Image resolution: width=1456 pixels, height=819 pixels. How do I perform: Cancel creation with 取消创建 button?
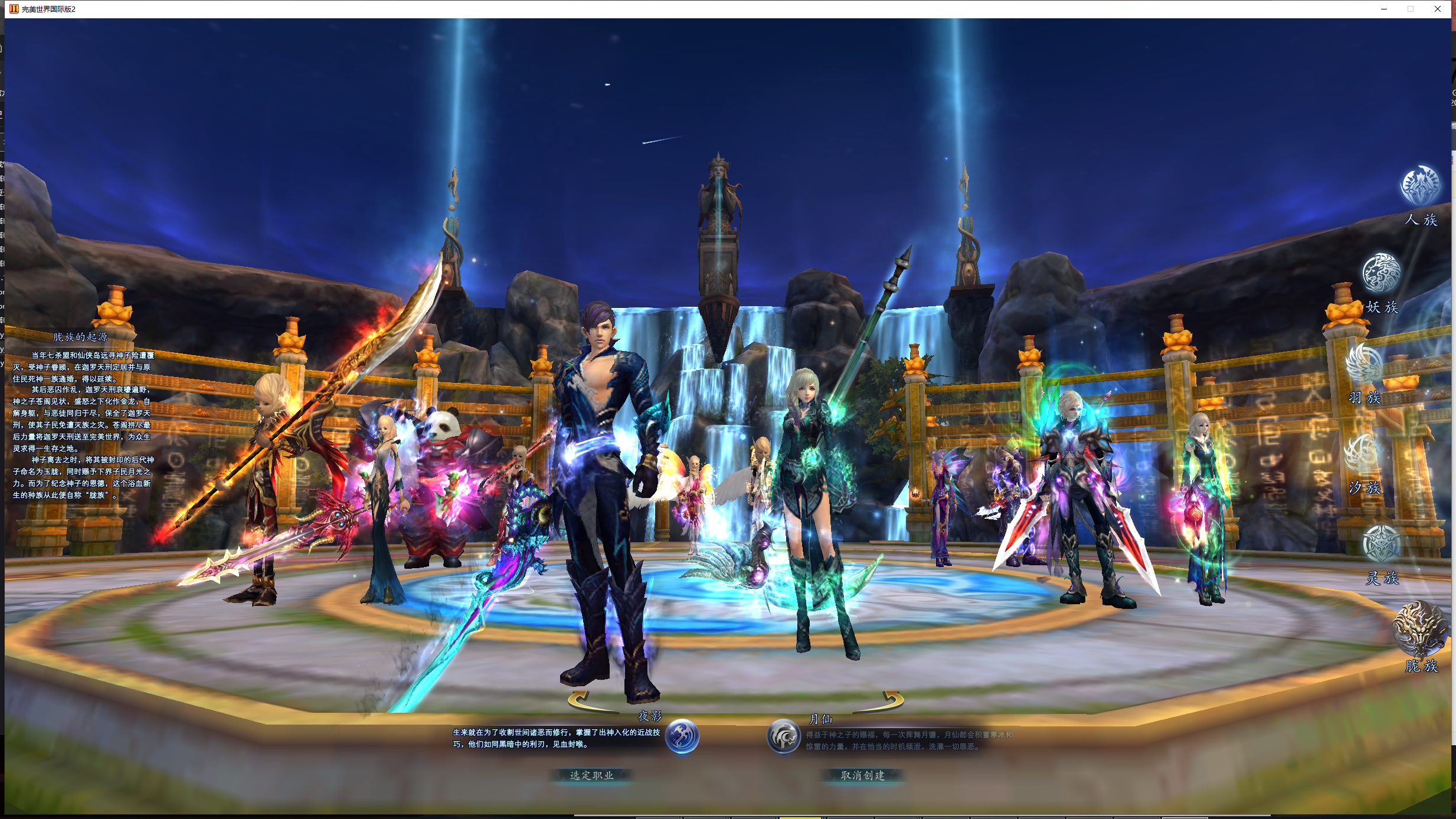[862, 775]
